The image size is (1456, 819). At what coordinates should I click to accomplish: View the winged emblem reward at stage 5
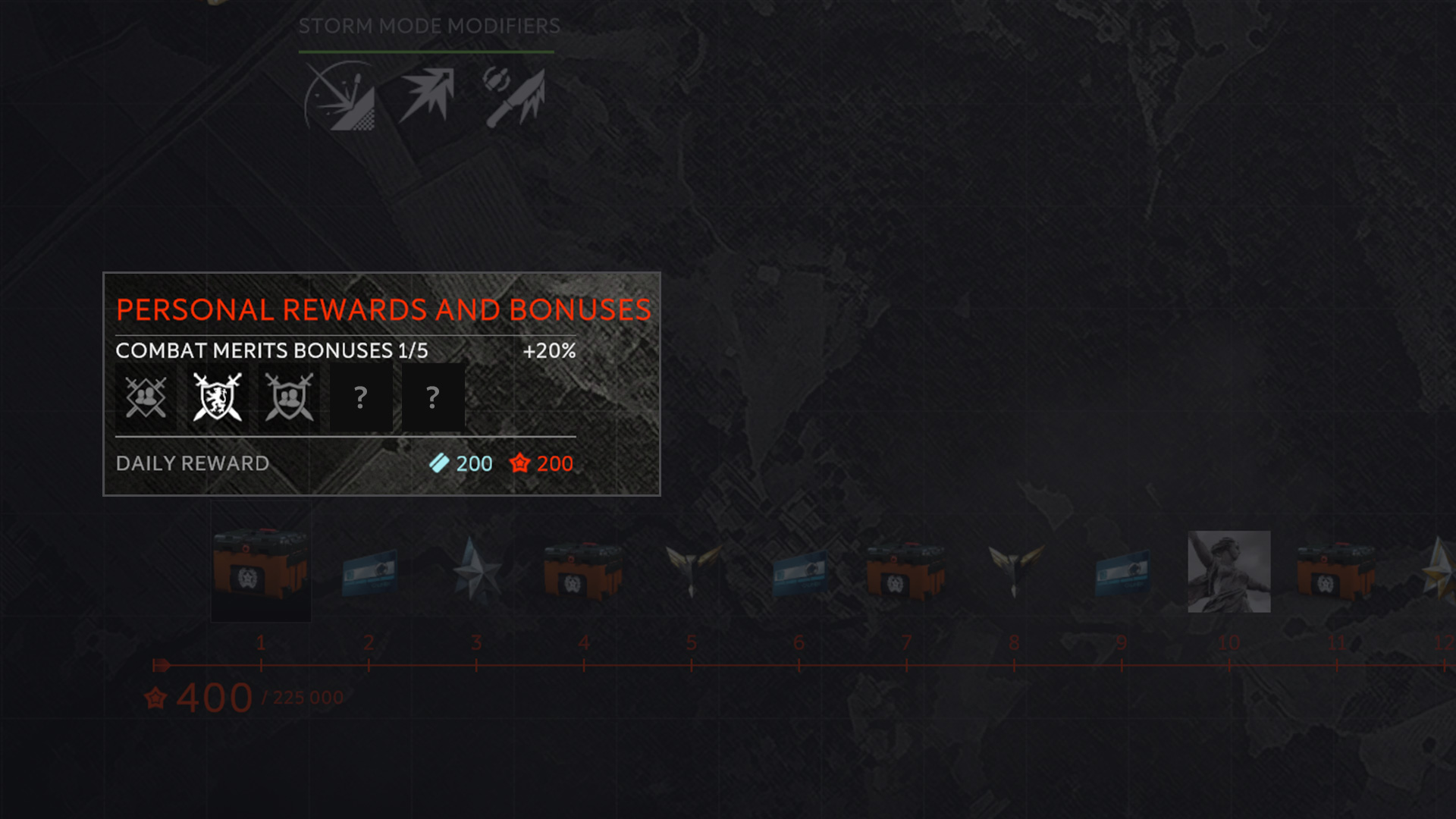click(x=692, y=569)
